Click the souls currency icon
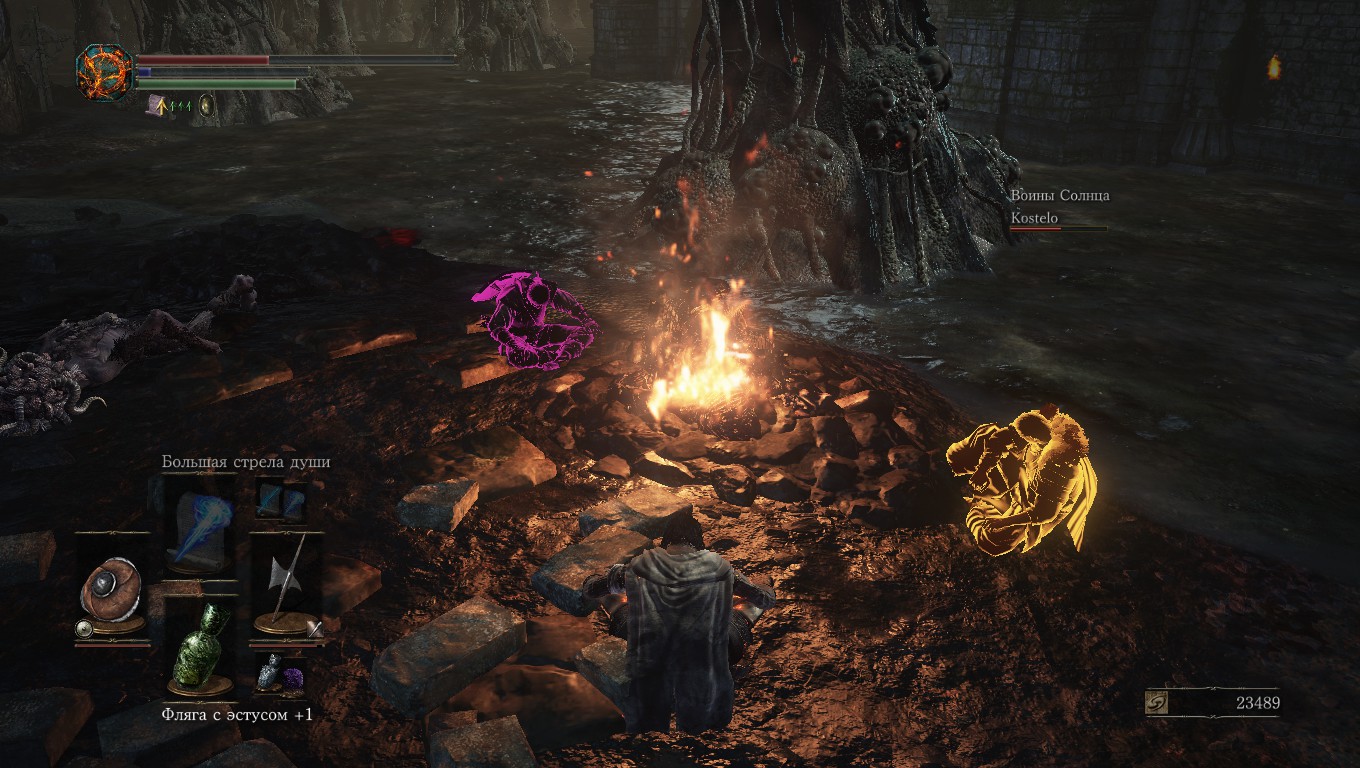Image resolution: width=1360 pixels, height=768 pixels. pyautogui.click(x=1158, y=703)
